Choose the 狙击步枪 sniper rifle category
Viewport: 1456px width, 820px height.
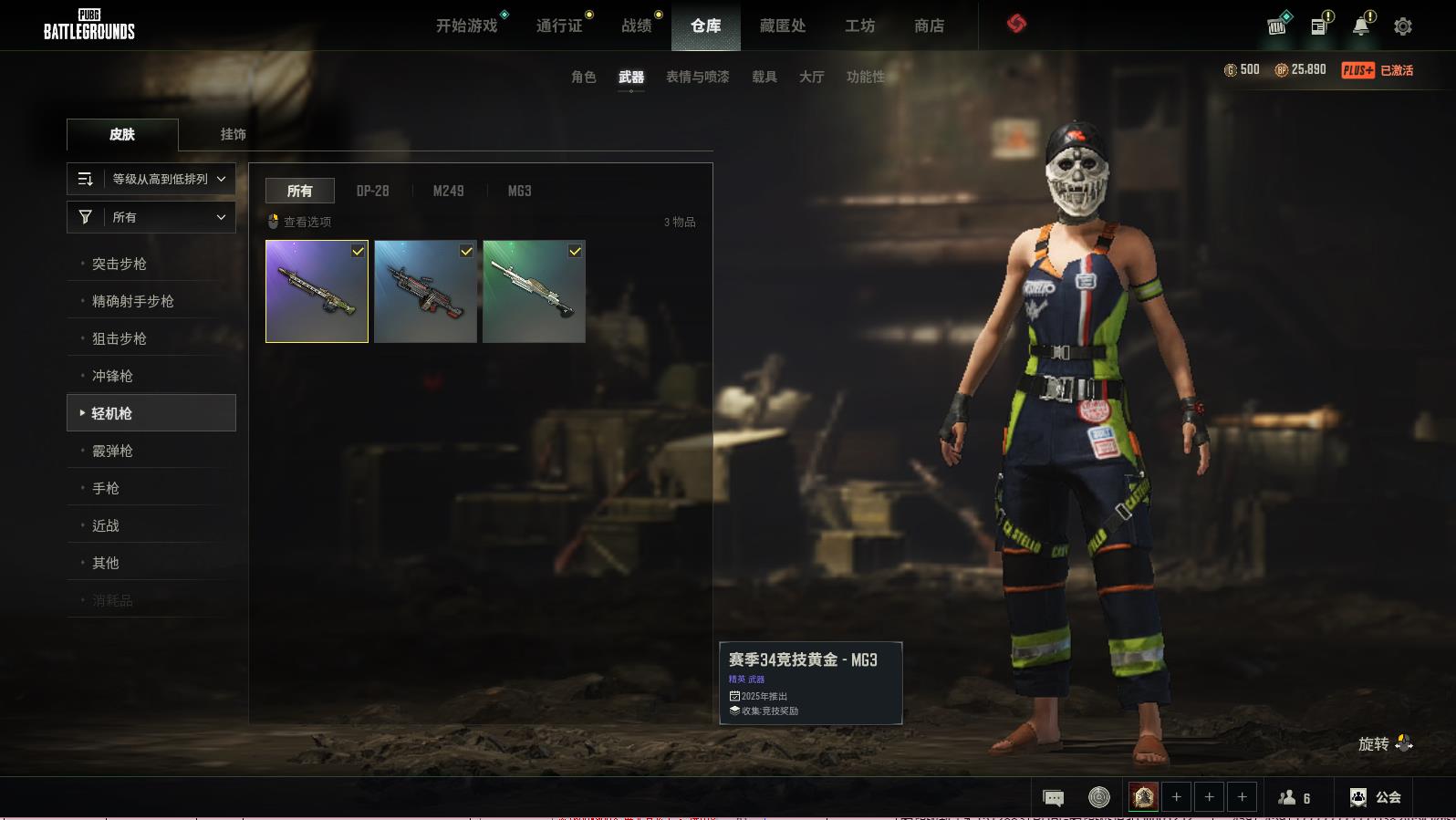(120, 338)
